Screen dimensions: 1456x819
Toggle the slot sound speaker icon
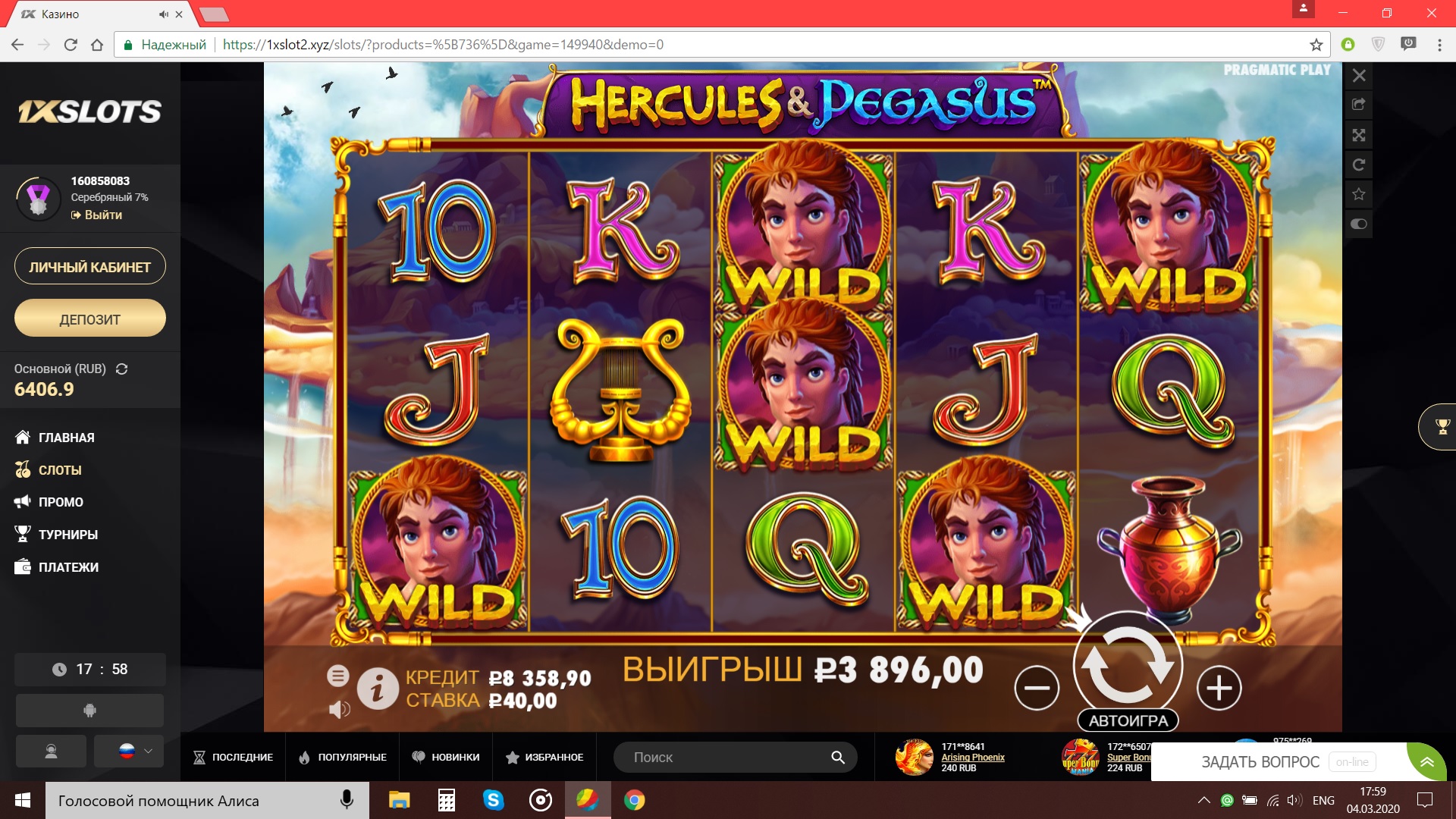pos(339,710)
